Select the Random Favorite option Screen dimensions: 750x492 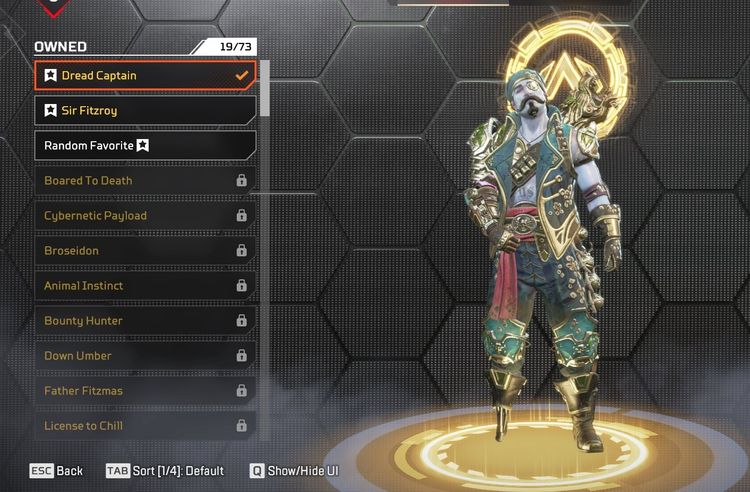click(x=145, y=146)
